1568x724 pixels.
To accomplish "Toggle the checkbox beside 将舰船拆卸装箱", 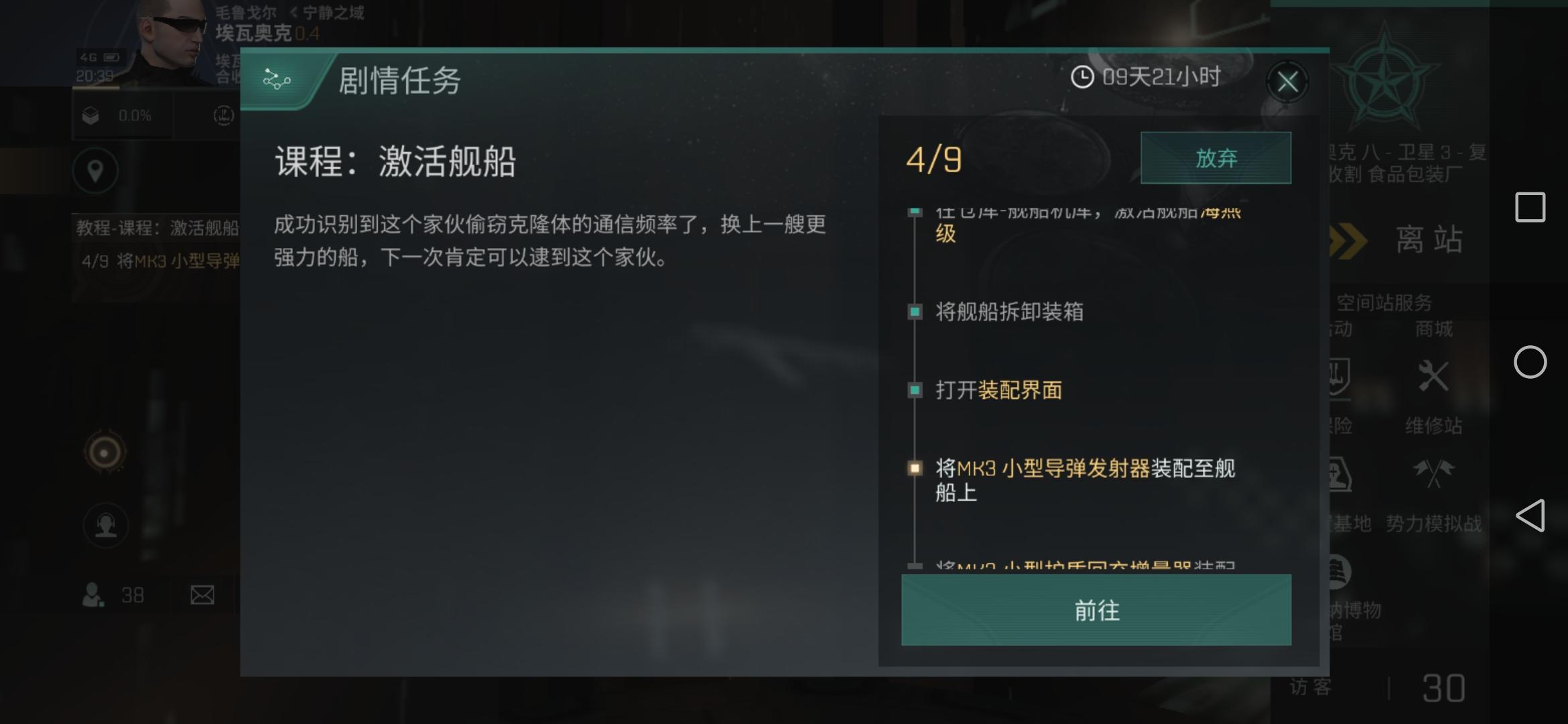I will 915,311.
